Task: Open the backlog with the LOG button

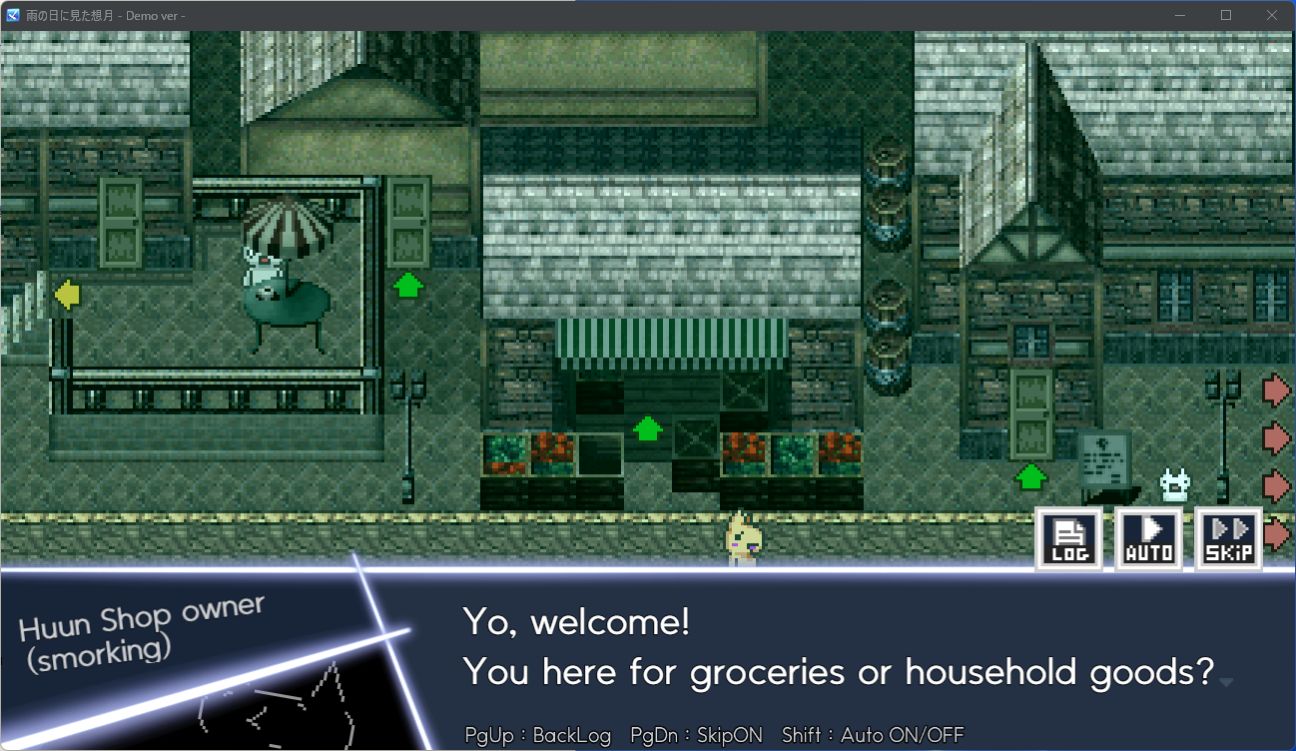Action: coord(1068,539)
